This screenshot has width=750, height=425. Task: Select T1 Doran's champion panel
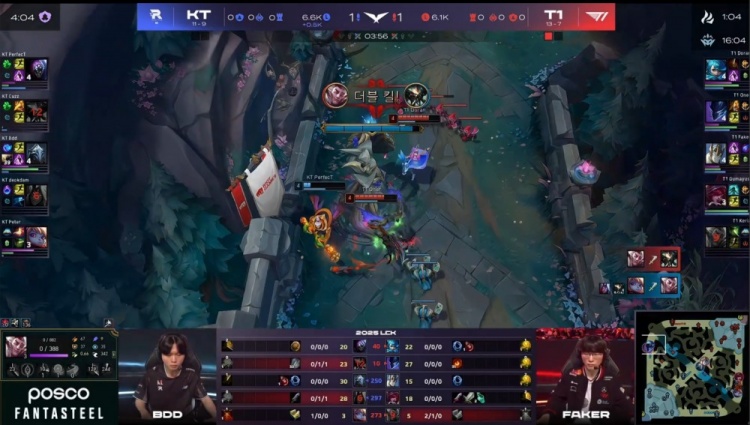pyautogui.click(x=727, y=69)
